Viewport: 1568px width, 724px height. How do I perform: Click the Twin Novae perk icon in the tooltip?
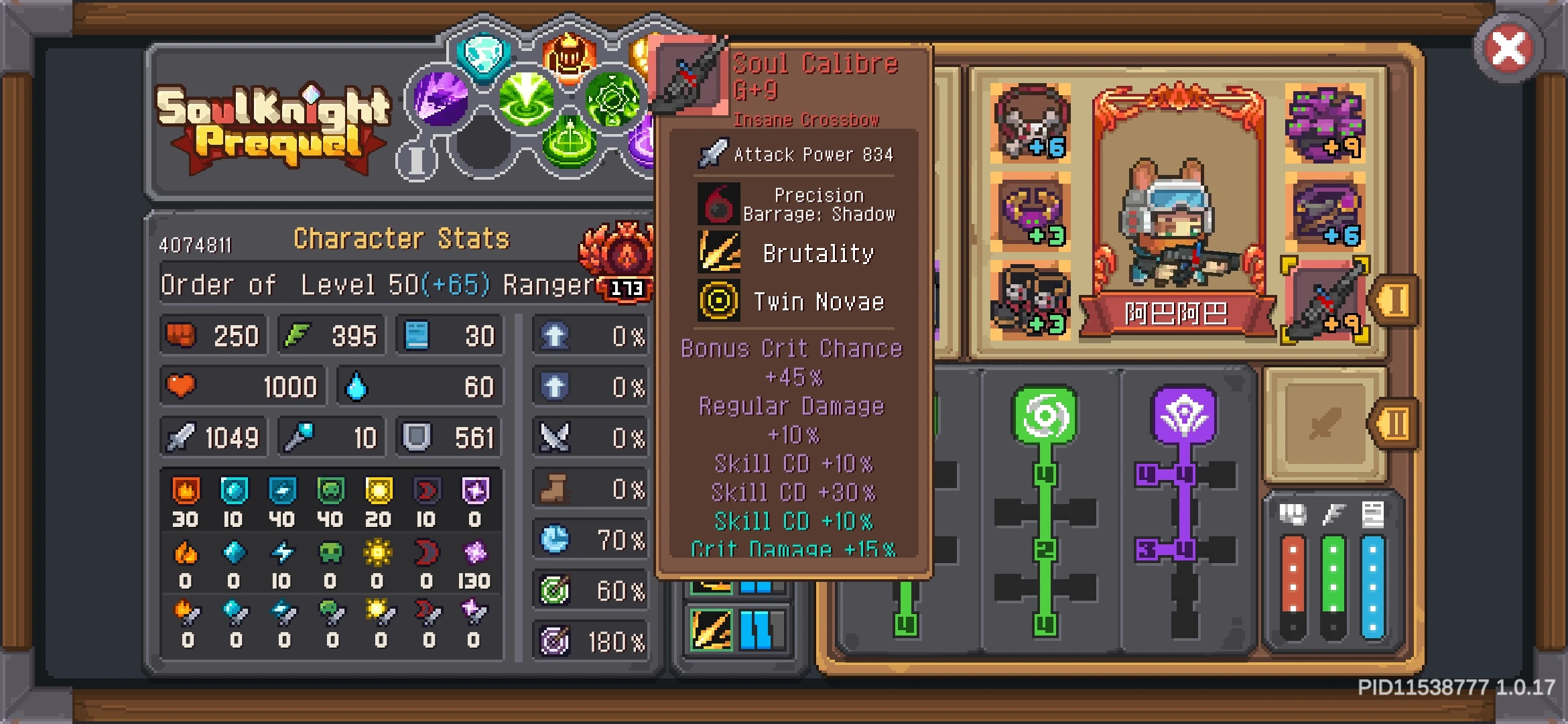point(718,301)
